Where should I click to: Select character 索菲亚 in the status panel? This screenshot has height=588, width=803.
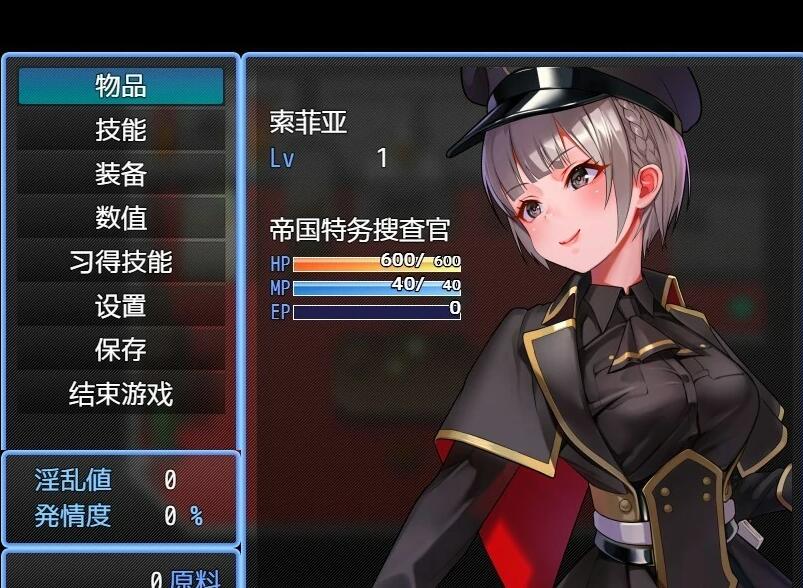click(309, 122)
